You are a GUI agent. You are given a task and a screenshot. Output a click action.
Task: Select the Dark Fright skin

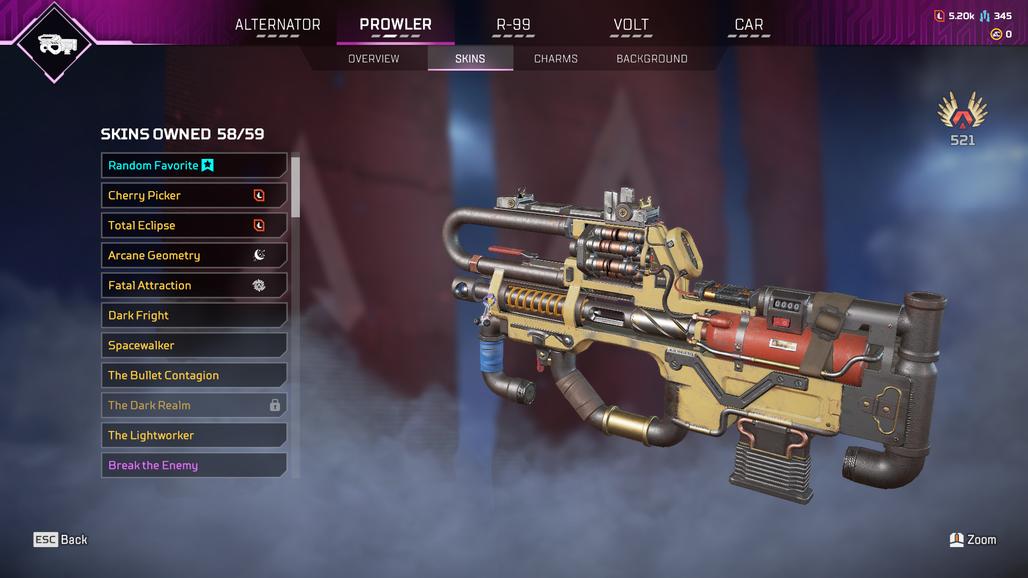194,316
